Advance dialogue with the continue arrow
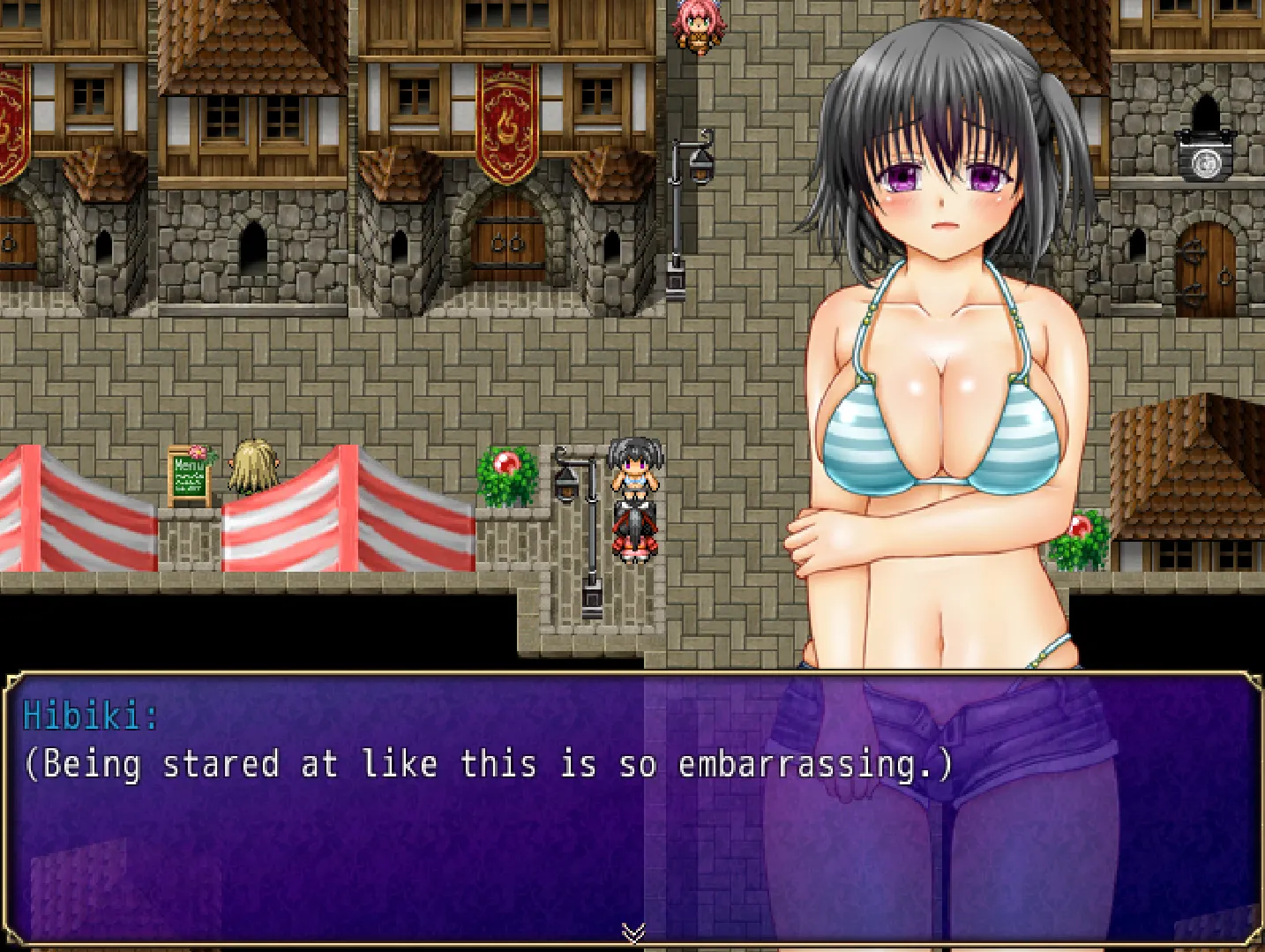 [632, 932]
